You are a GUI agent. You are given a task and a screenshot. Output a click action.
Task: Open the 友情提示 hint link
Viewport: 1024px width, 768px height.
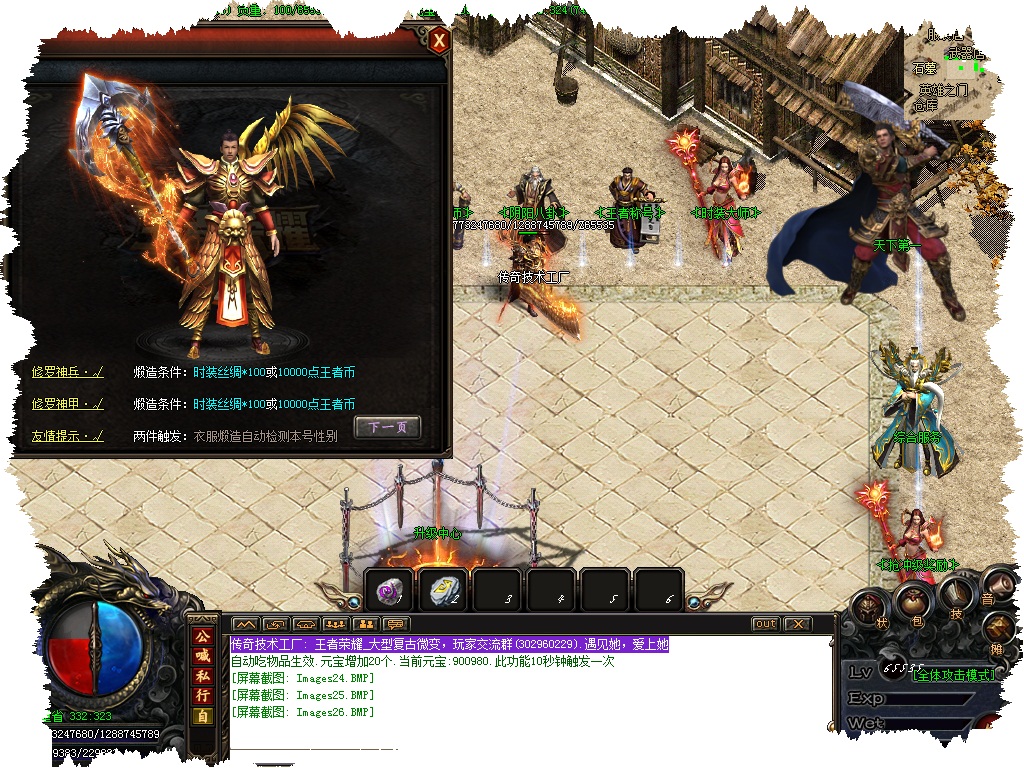click(x=67, y=436)
